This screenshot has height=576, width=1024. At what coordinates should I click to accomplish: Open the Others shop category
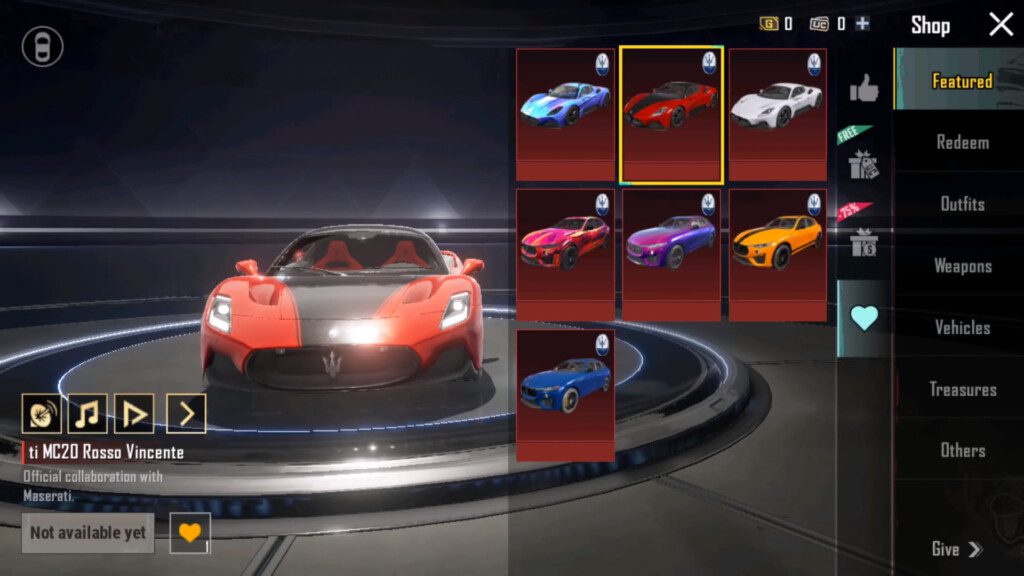pos(961,450)
